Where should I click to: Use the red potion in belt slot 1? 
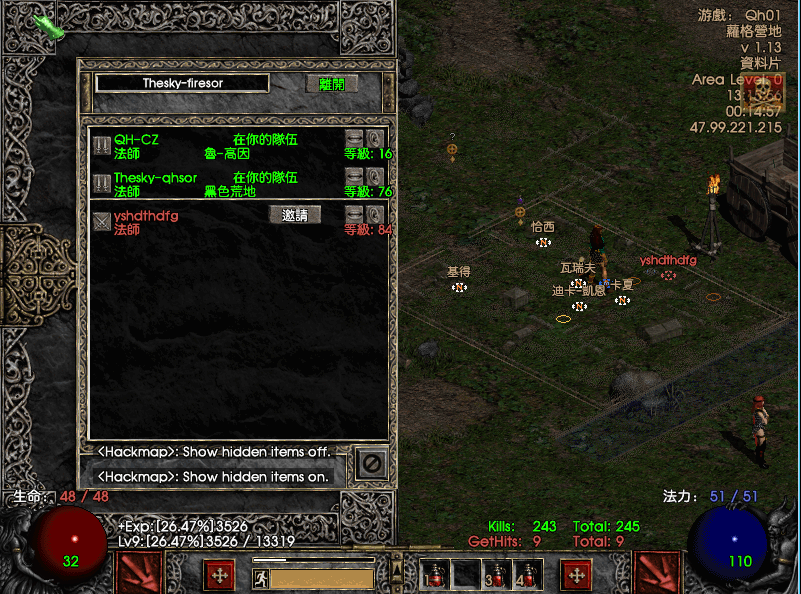(433, 574)
